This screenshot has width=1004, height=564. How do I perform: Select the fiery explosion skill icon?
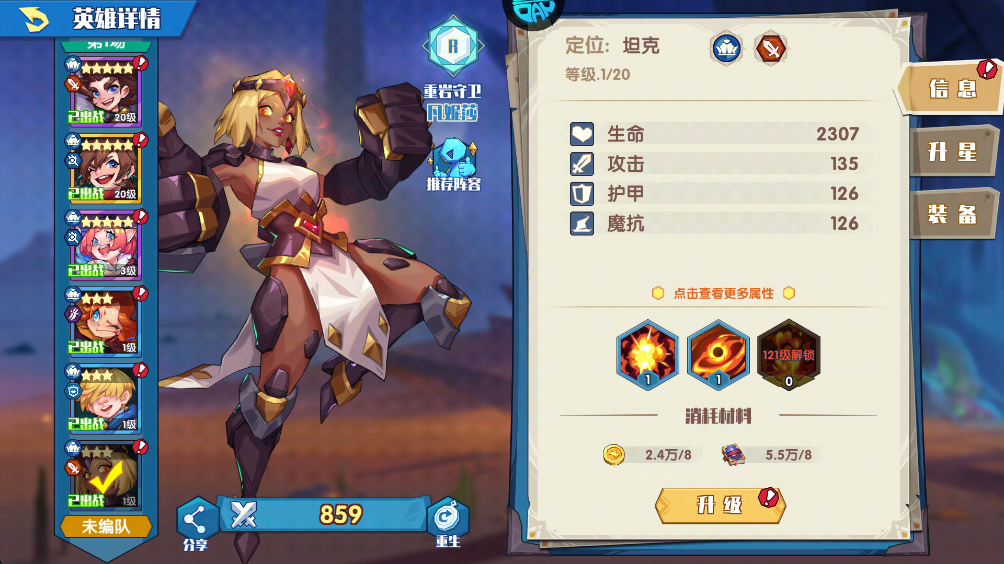647,353
